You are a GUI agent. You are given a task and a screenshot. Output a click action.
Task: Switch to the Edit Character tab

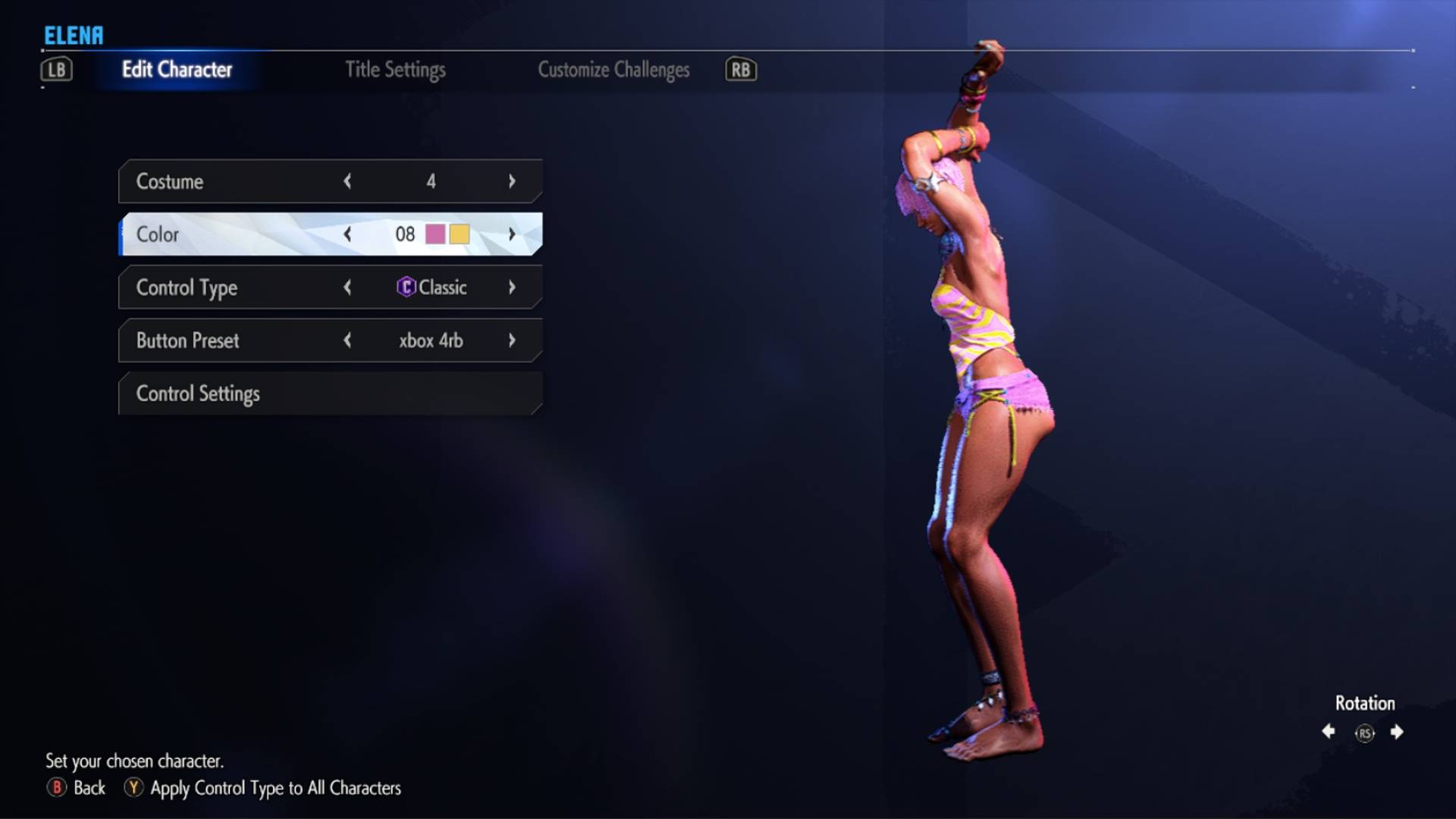(x=177, y=70)
